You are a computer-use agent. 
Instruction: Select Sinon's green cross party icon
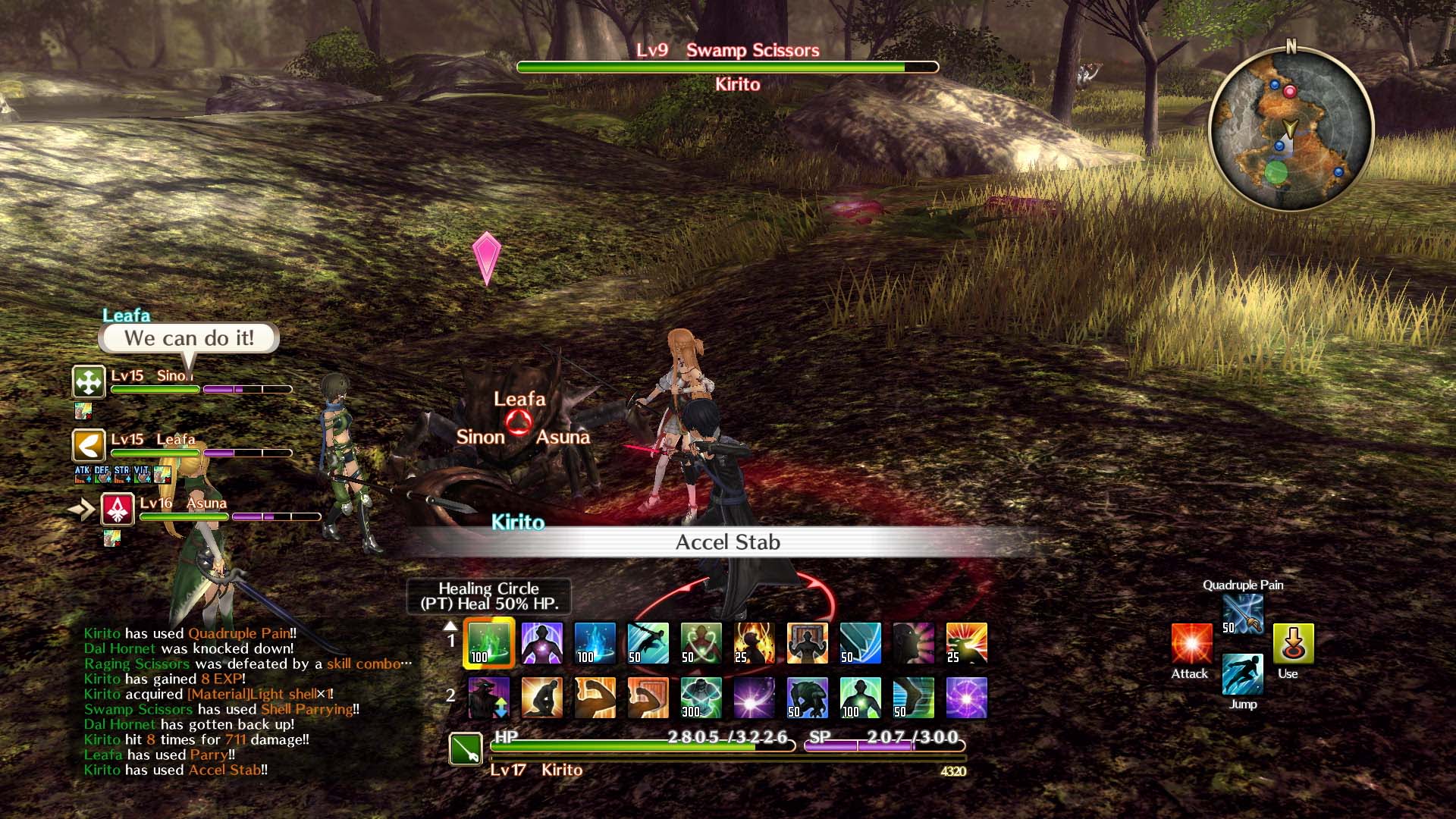tap(89, 381)
